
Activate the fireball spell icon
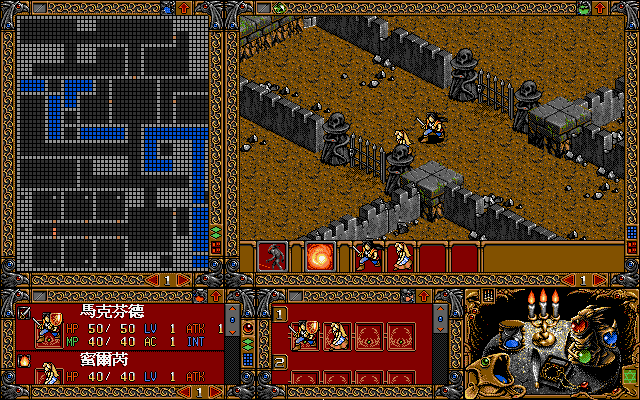coord(320,256)
